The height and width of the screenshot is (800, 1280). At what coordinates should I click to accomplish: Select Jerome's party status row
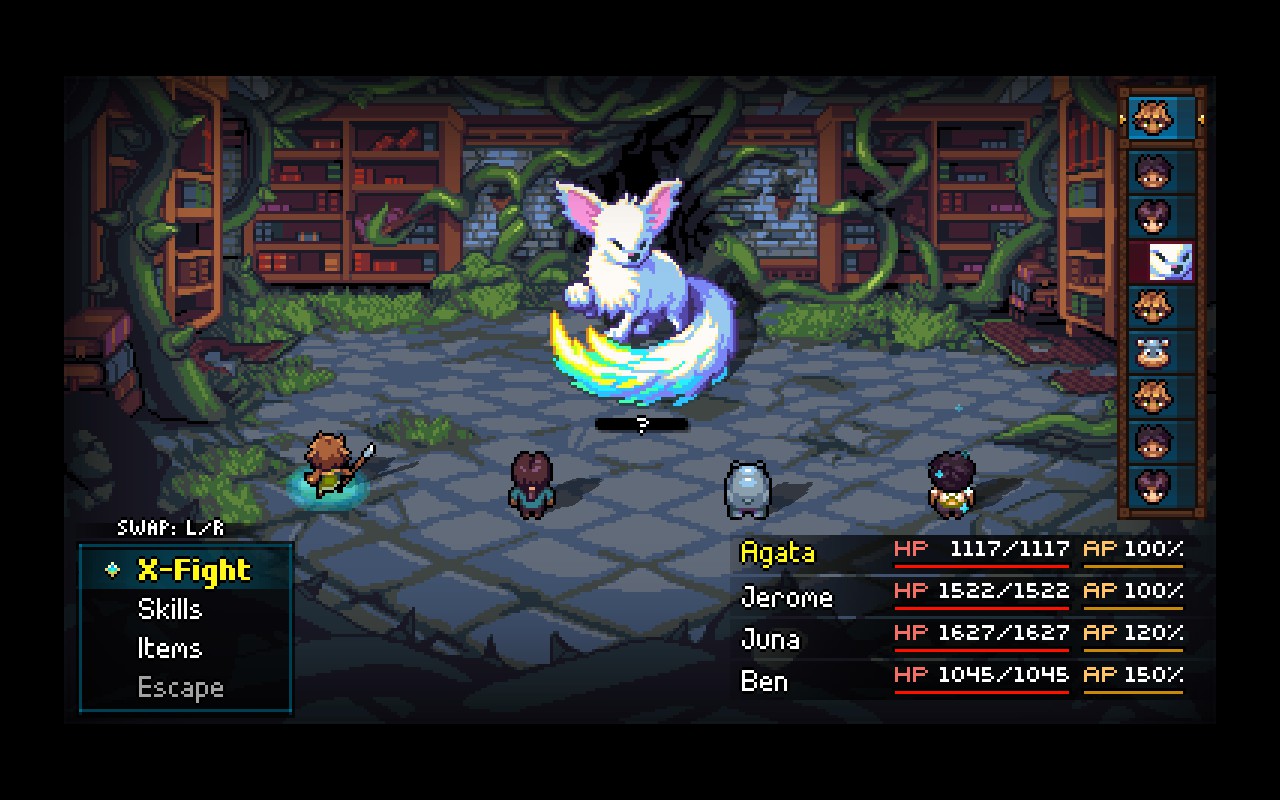tap(960, 594)
